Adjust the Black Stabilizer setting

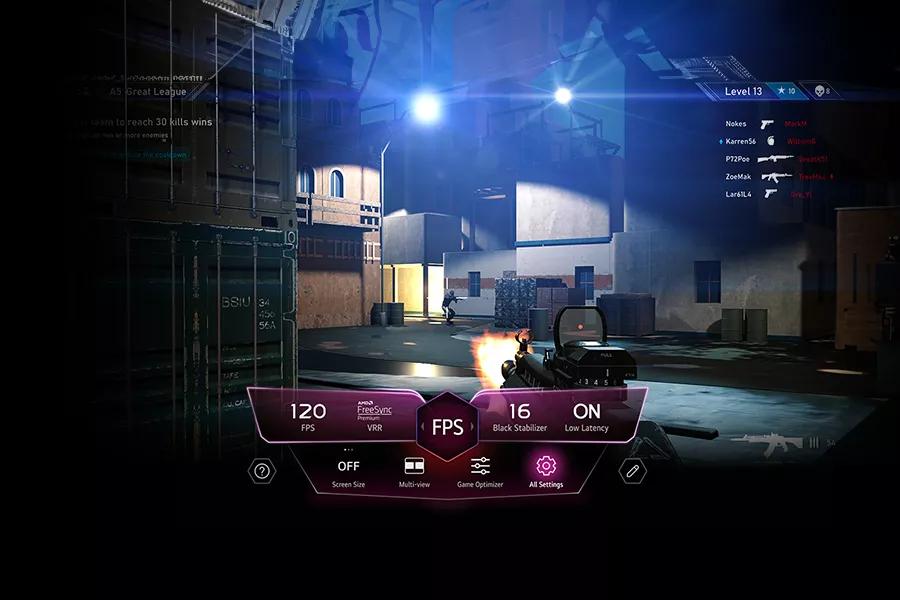pos(519,417)
